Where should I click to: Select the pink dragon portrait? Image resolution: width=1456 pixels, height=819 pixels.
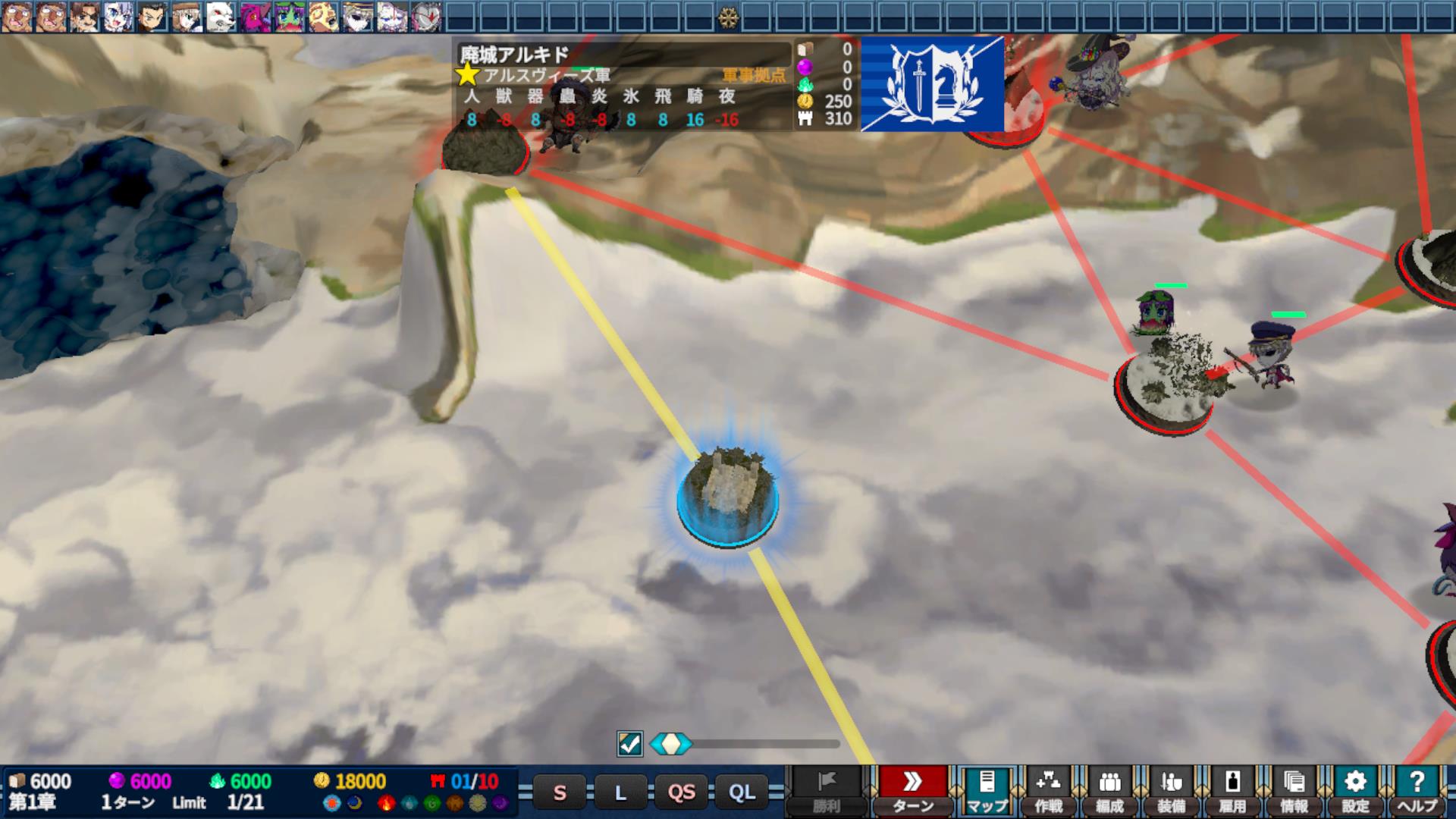(x=255, y=16)
